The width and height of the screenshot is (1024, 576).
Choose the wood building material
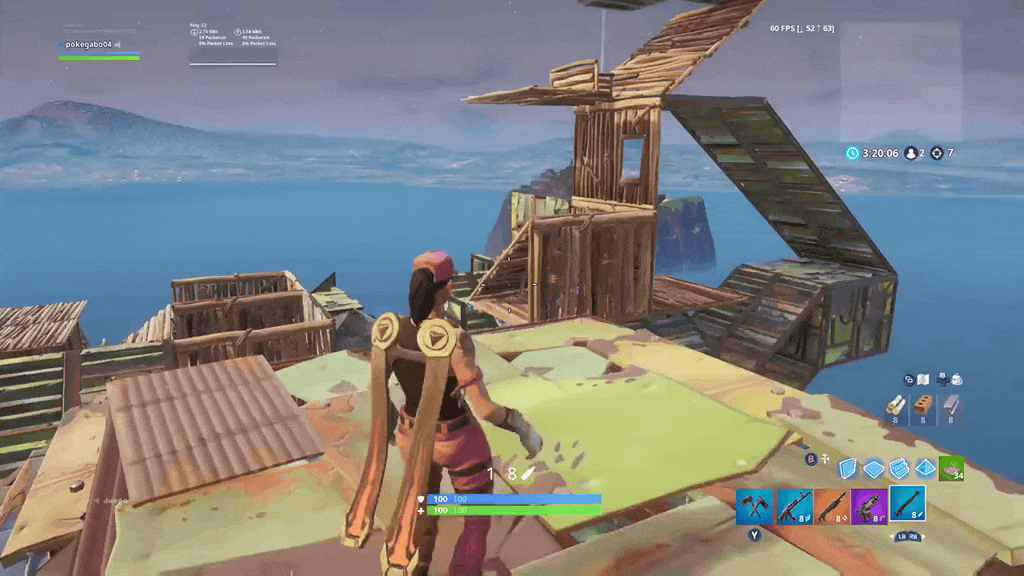pos(897,406)
